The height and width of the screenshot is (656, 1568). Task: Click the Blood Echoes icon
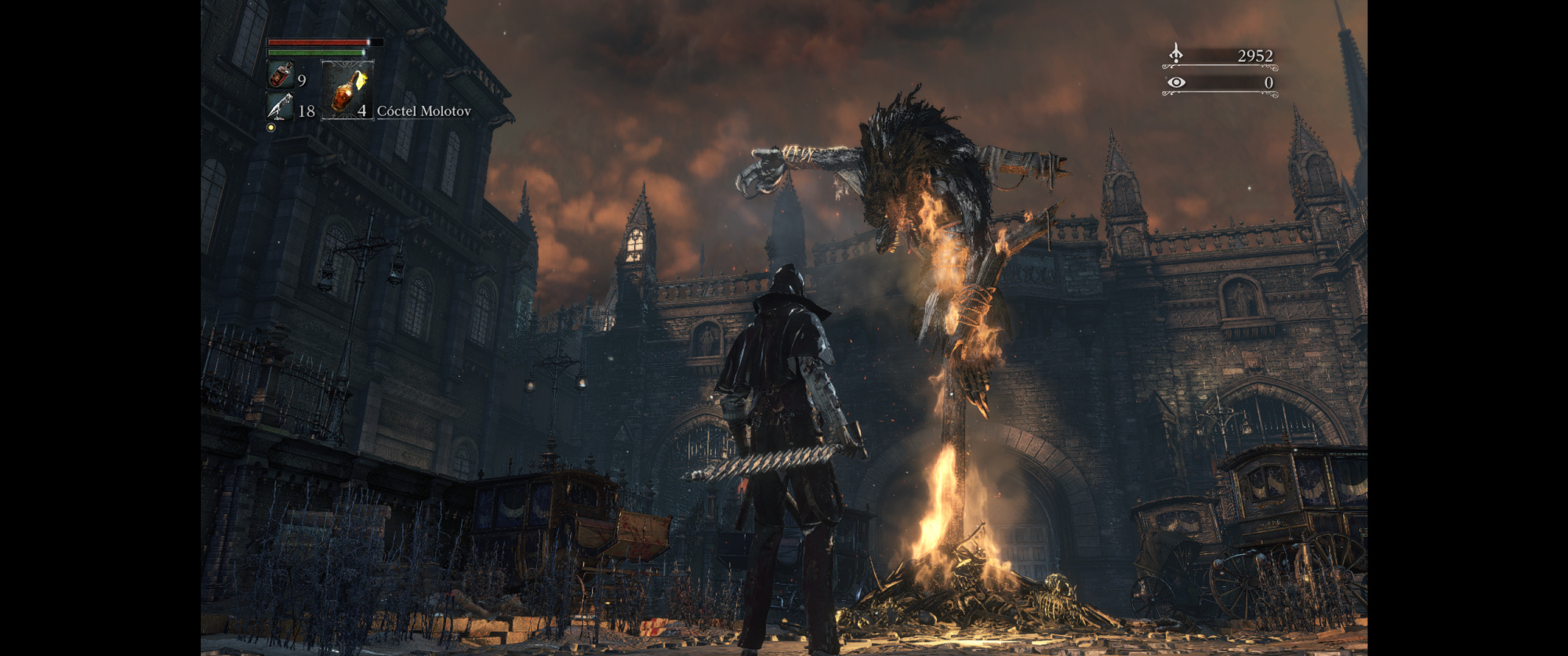tap(1175, 53)
